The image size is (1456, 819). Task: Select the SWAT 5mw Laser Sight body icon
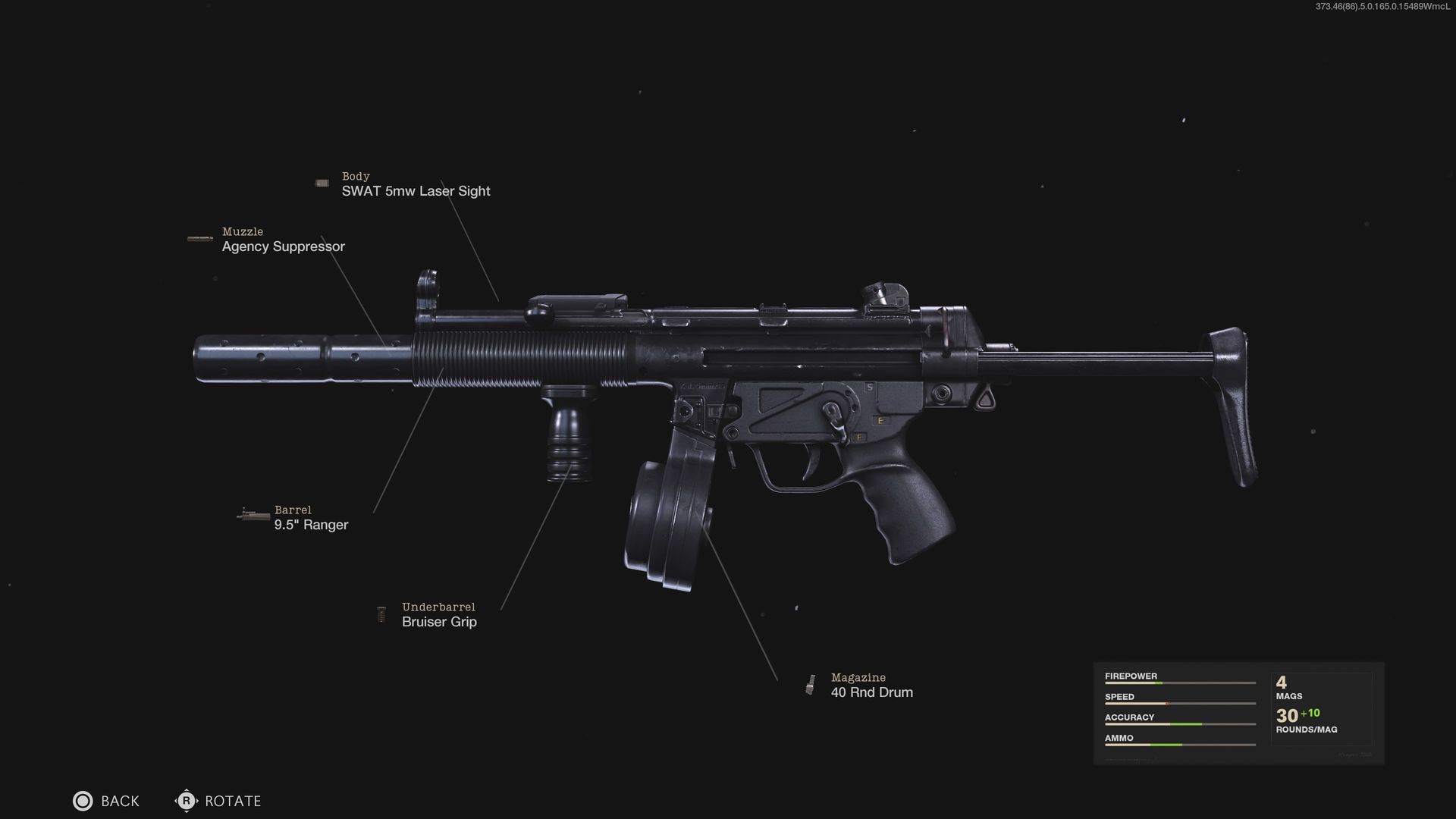tap(322, 182)
